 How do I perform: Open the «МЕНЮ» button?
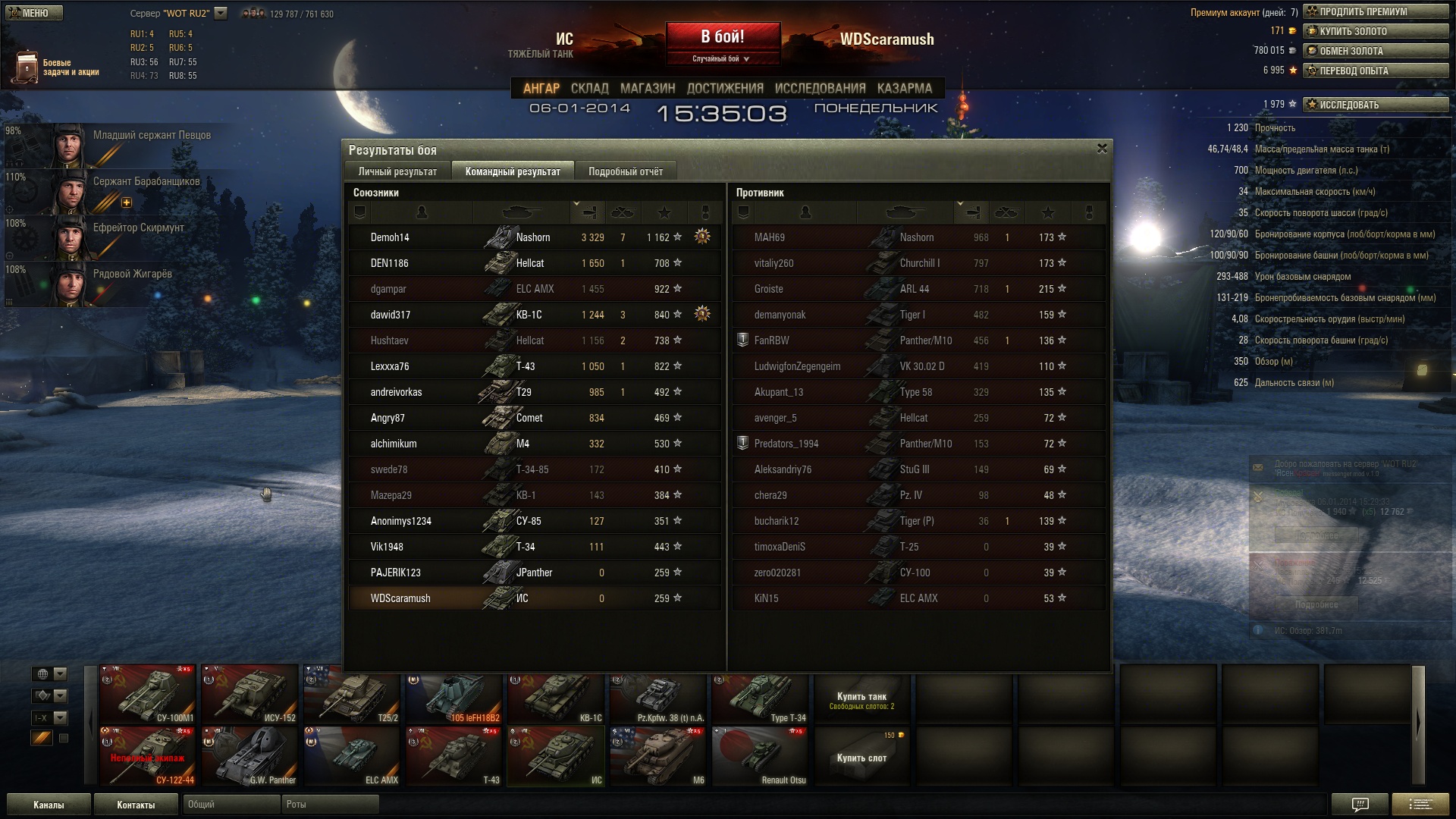(34, 13)
